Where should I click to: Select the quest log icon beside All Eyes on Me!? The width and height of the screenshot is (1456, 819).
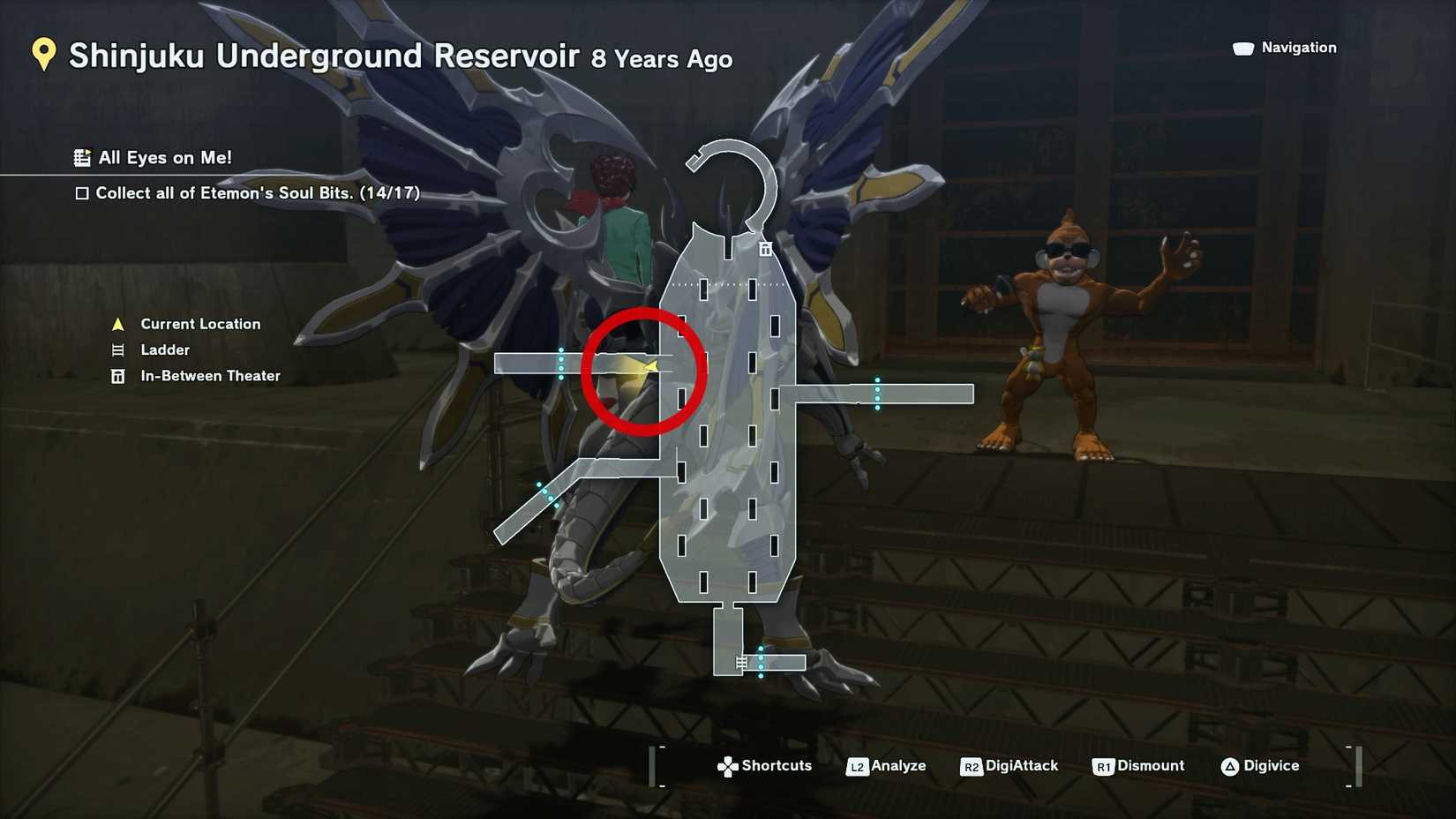click(x=82, y=158)
